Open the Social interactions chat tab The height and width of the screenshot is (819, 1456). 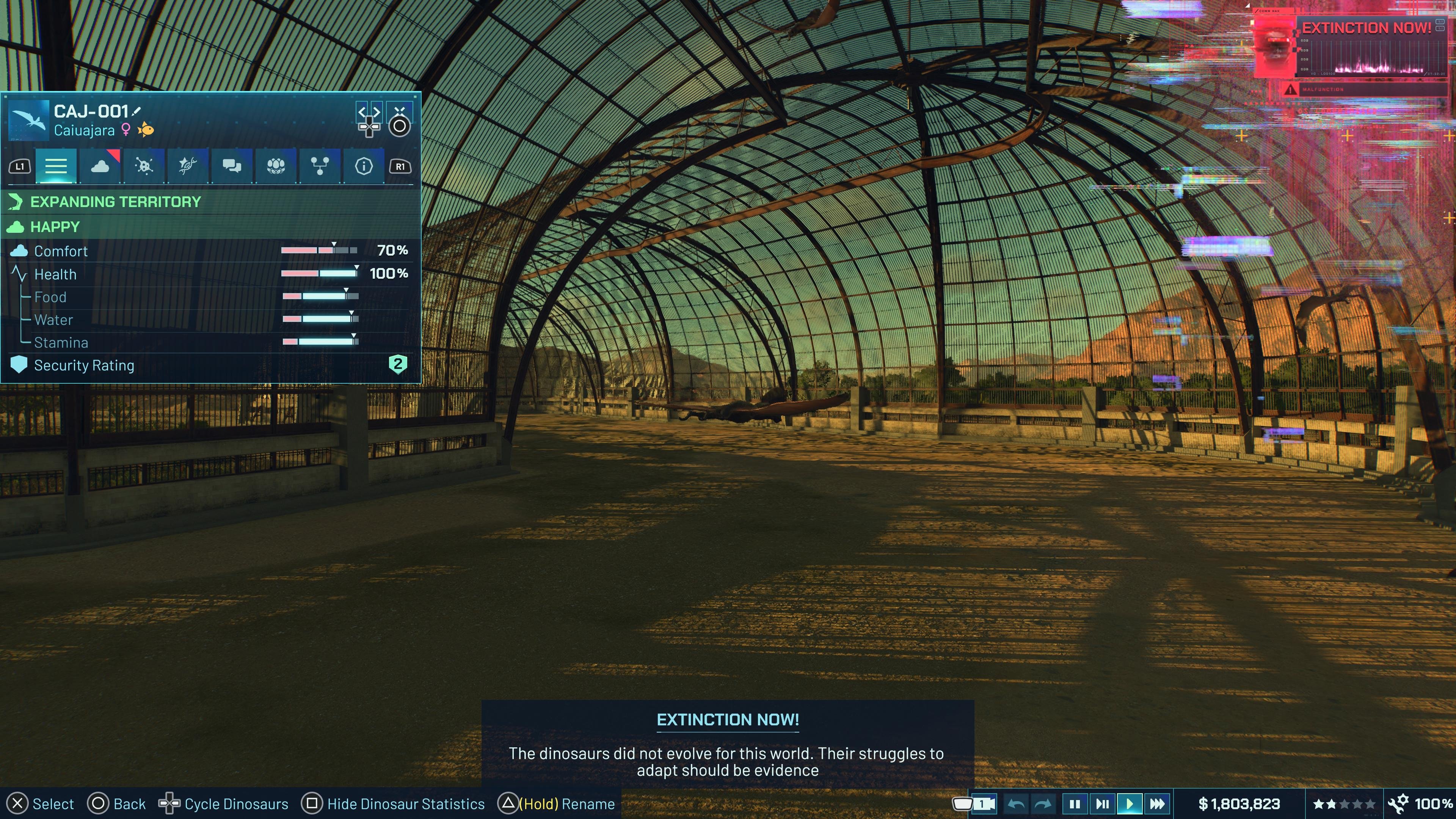click(x=232, y=166)
